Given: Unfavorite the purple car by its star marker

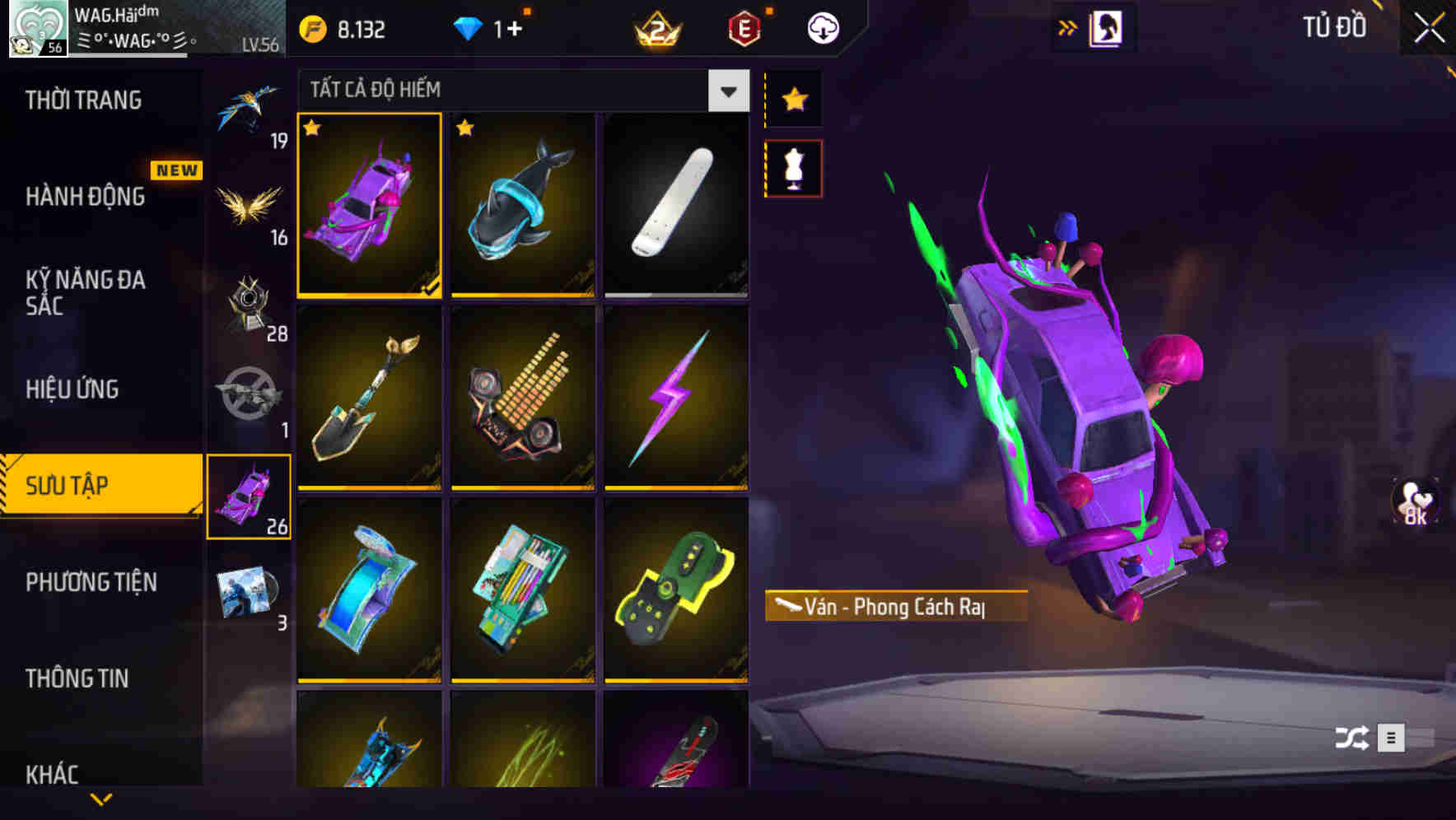Looking at the screenshot, I should point(313,128).
